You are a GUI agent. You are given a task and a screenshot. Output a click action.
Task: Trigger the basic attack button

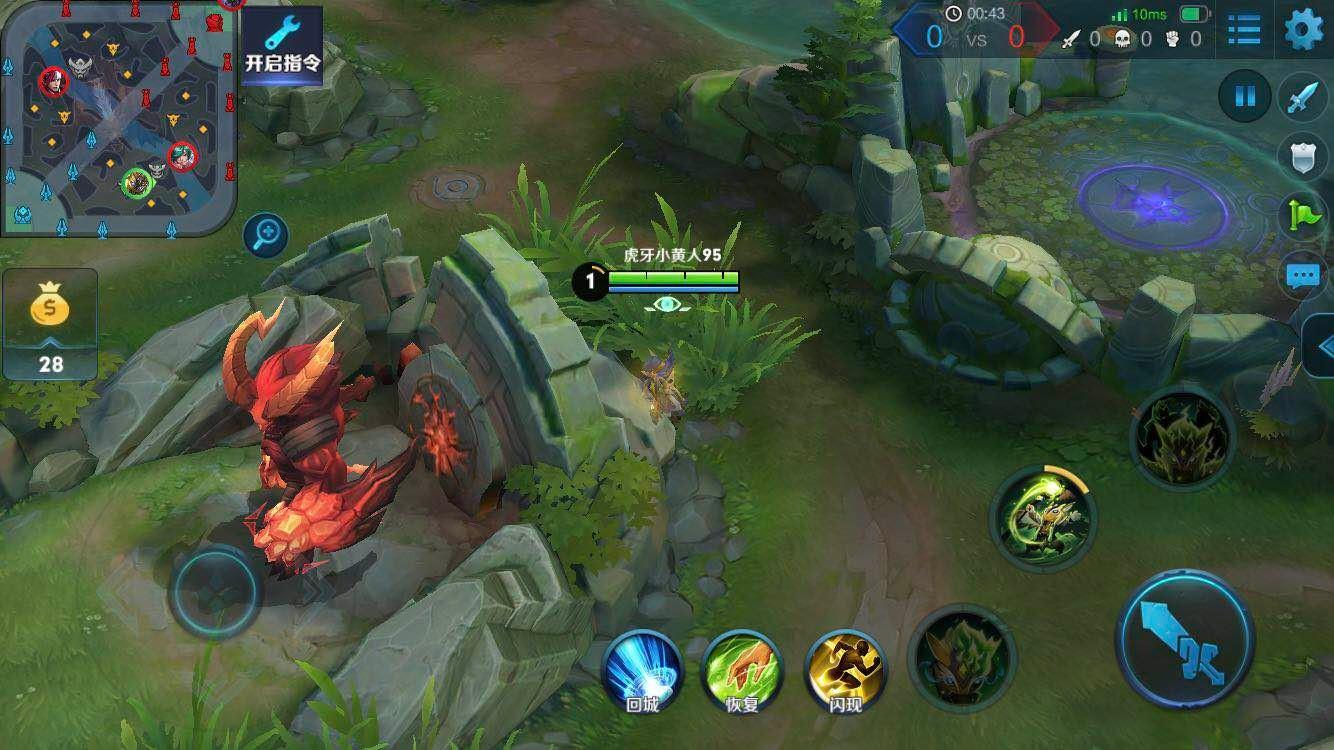pyautogui.click(x=1185, y=638)
